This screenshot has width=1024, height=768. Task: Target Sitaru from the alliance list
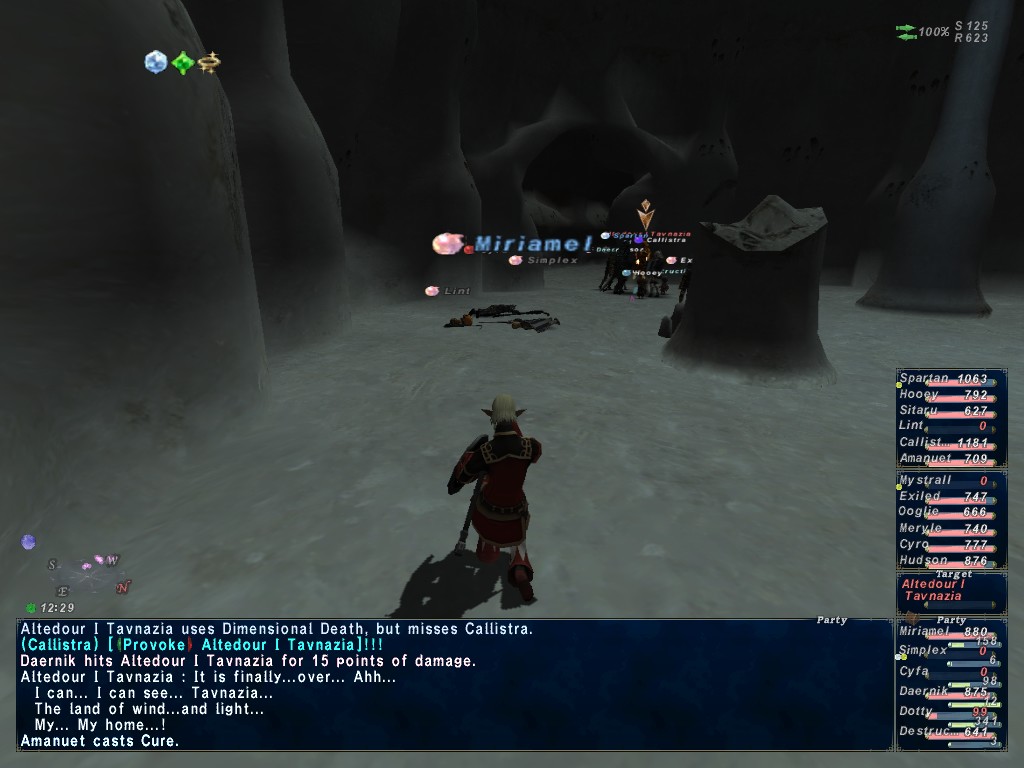point(948,411)
